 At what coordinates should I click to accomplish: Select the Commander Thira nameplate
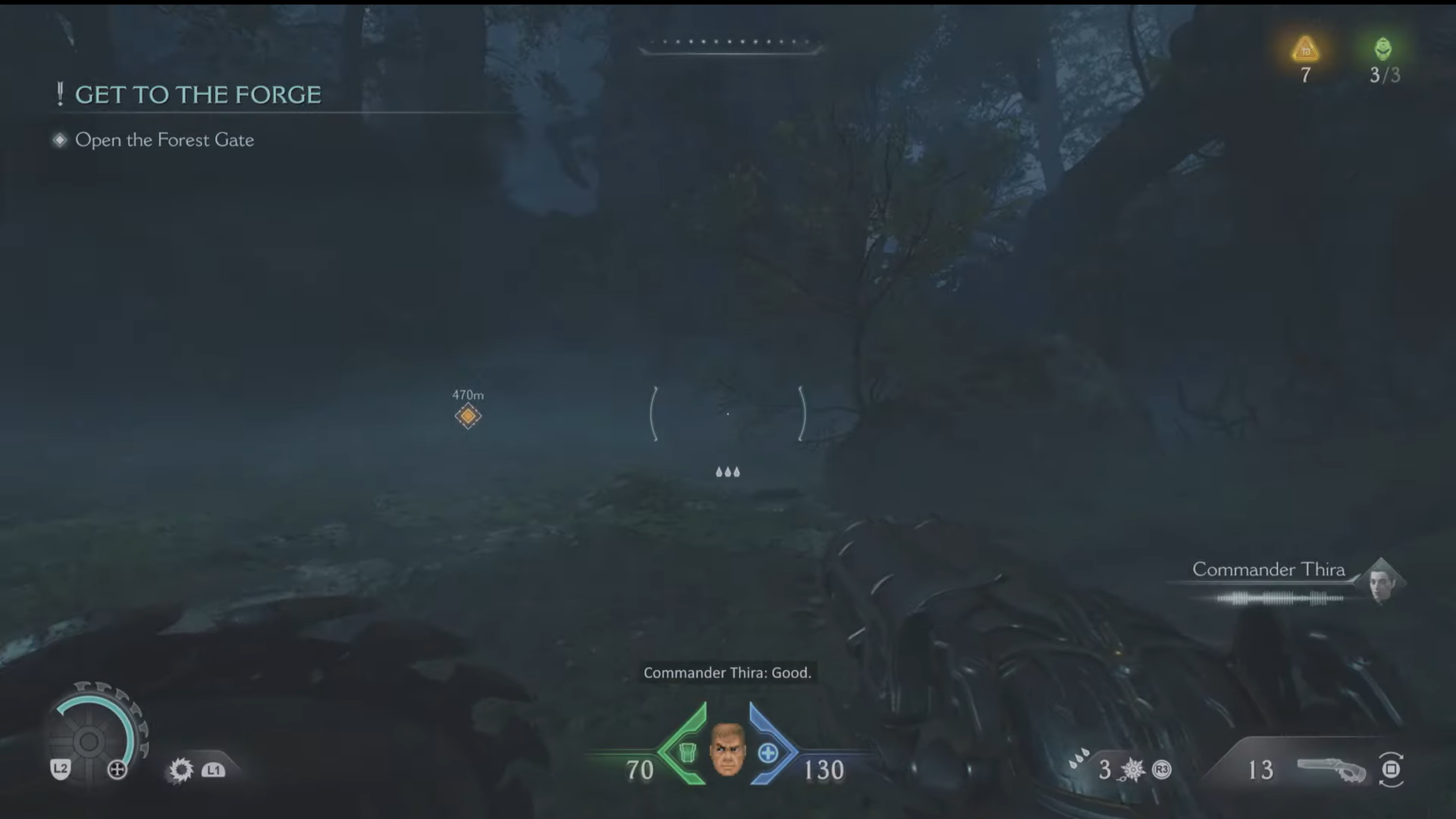click(1268, 569)
